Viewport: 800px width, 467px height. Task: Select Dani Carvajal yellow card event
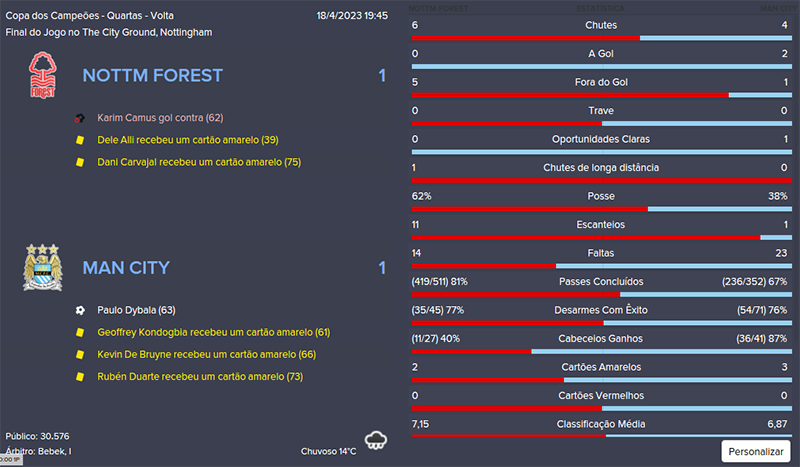198,162
